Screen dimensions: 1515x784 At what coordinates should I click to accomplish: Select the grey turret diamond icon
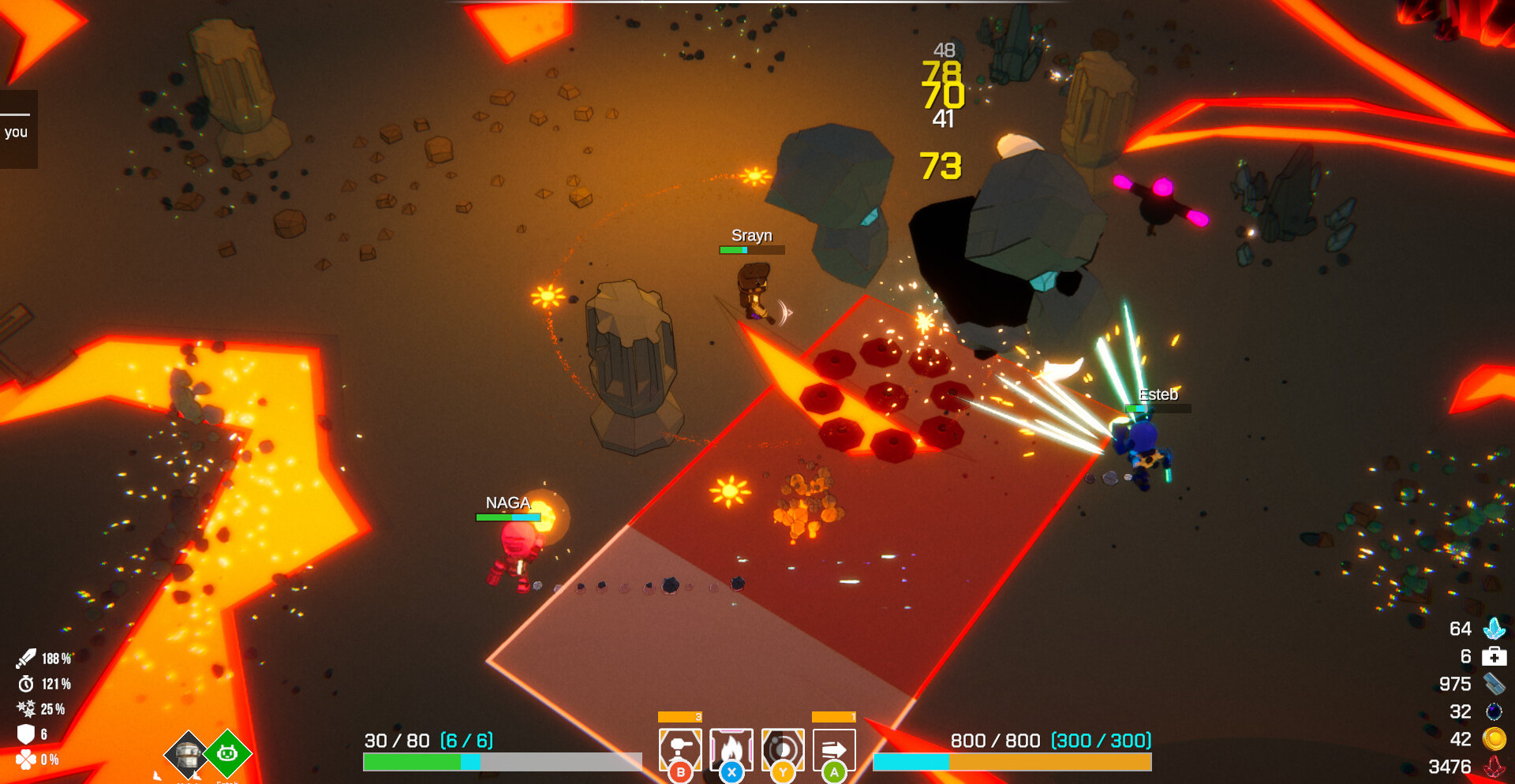pyautogui.click(x=187, y=754)
